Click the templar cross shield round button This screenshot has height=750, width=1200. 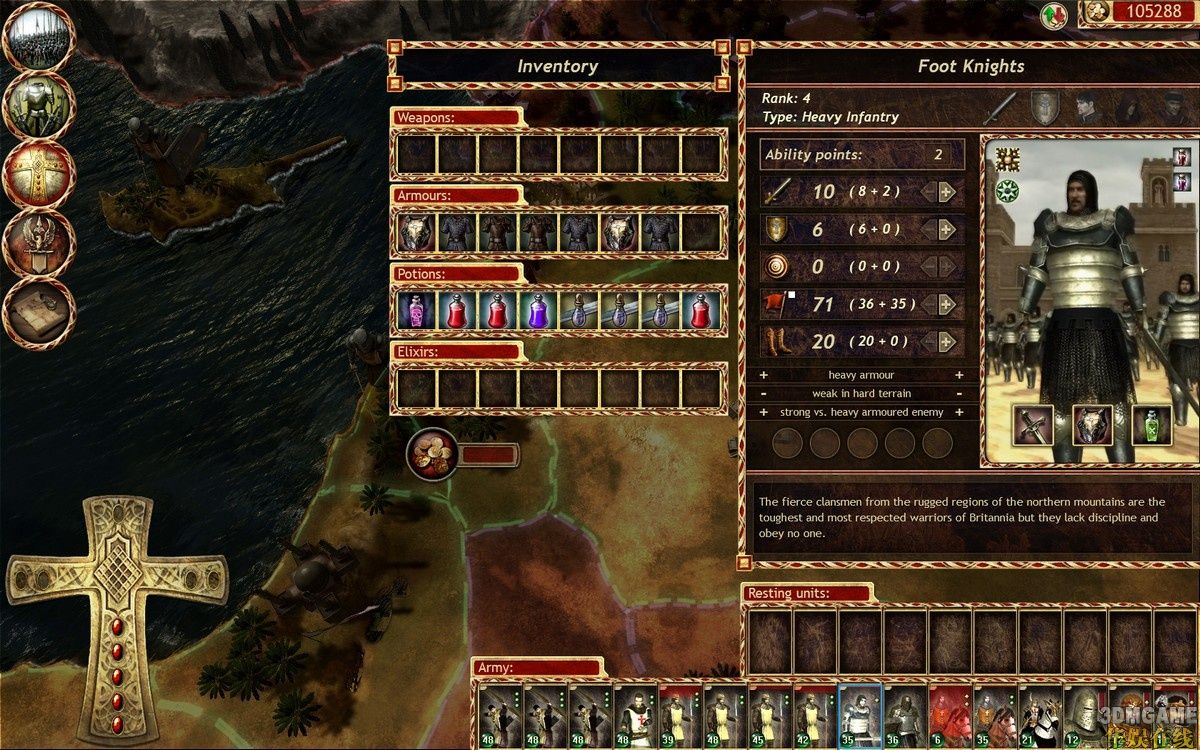(40, 174)
